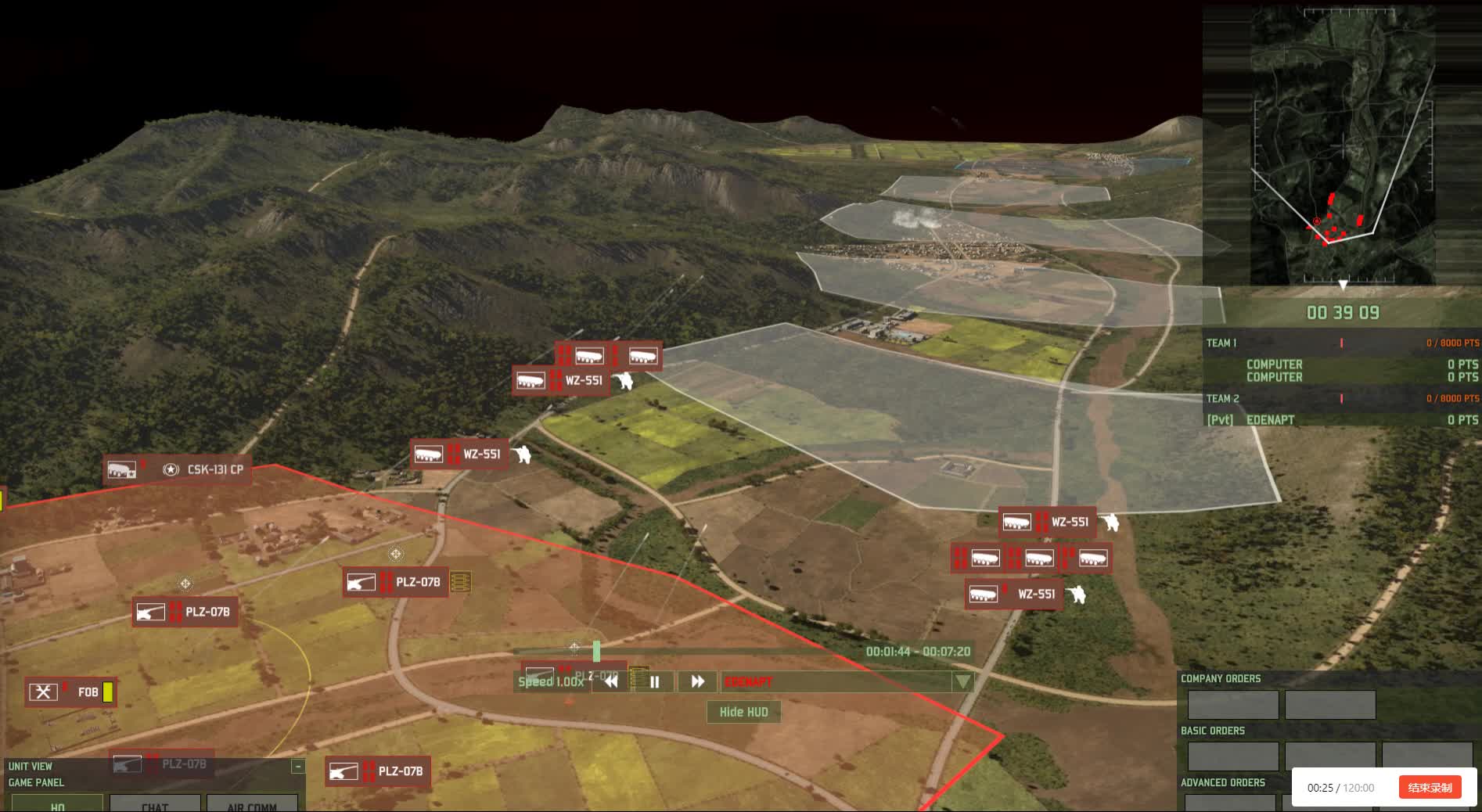
Task: Click the FOB crossed-tools icon
Action: pyautogui.click(x=45, y=692)
